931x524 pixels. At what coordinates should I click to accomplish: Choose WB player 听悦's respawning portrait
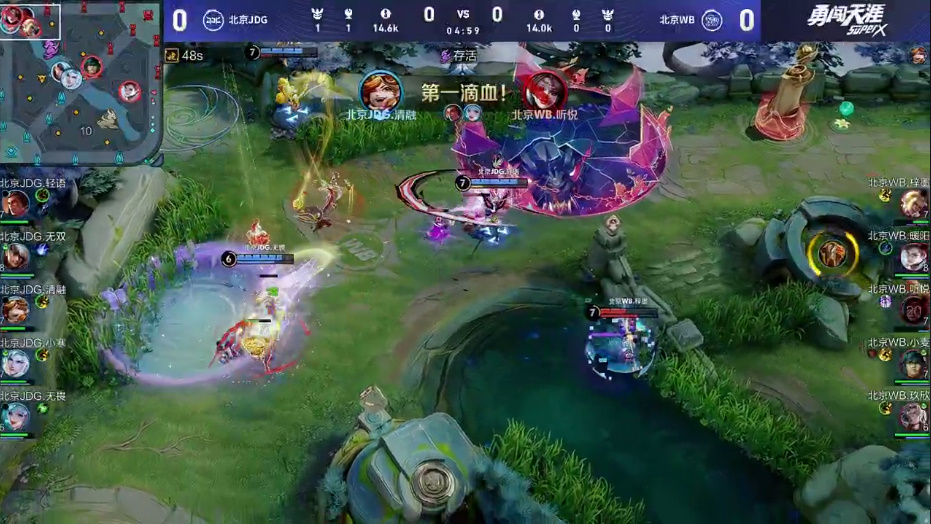coord(914,311)
